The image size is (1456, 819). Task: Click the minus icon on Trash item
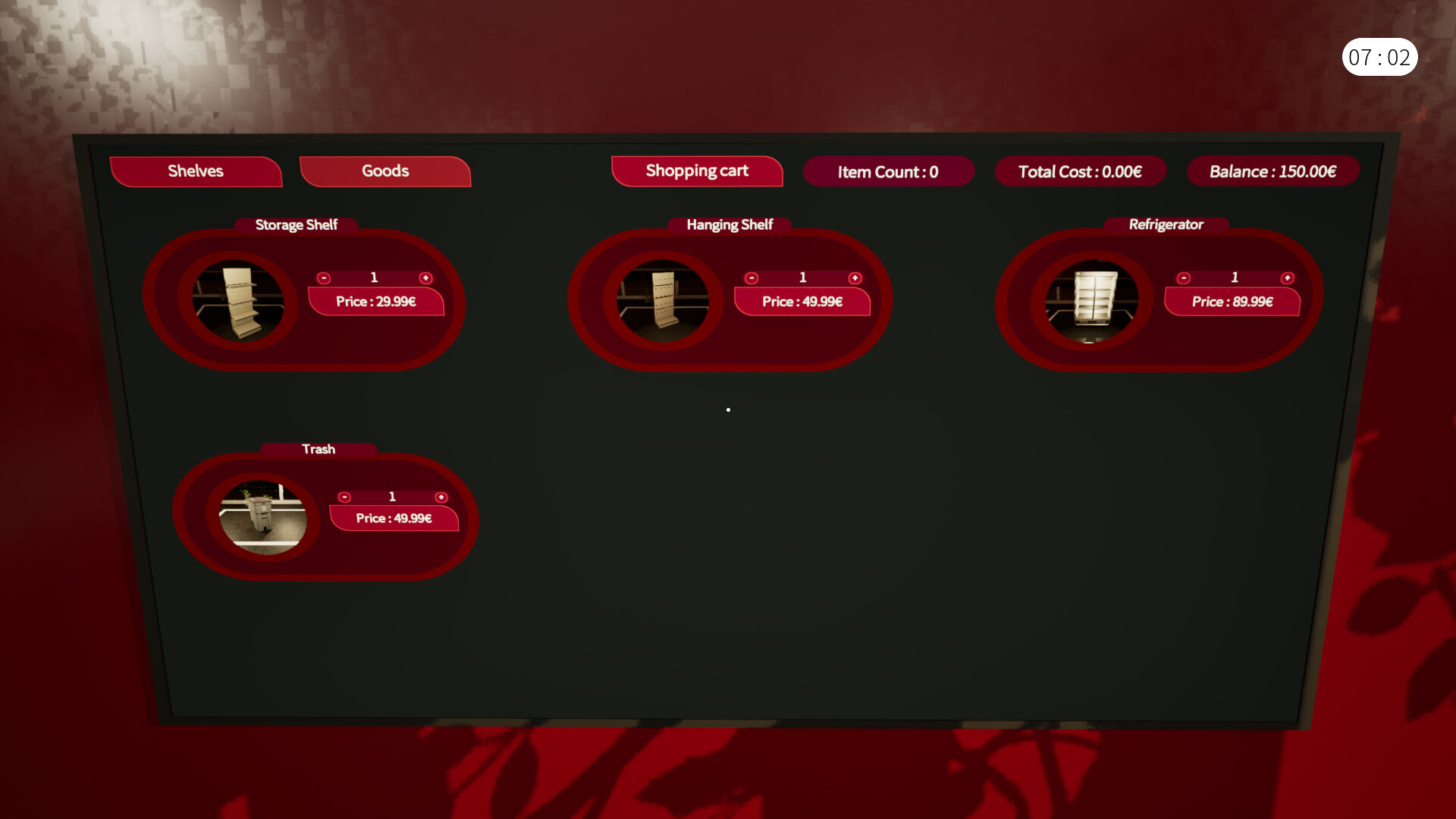(344, 497)
